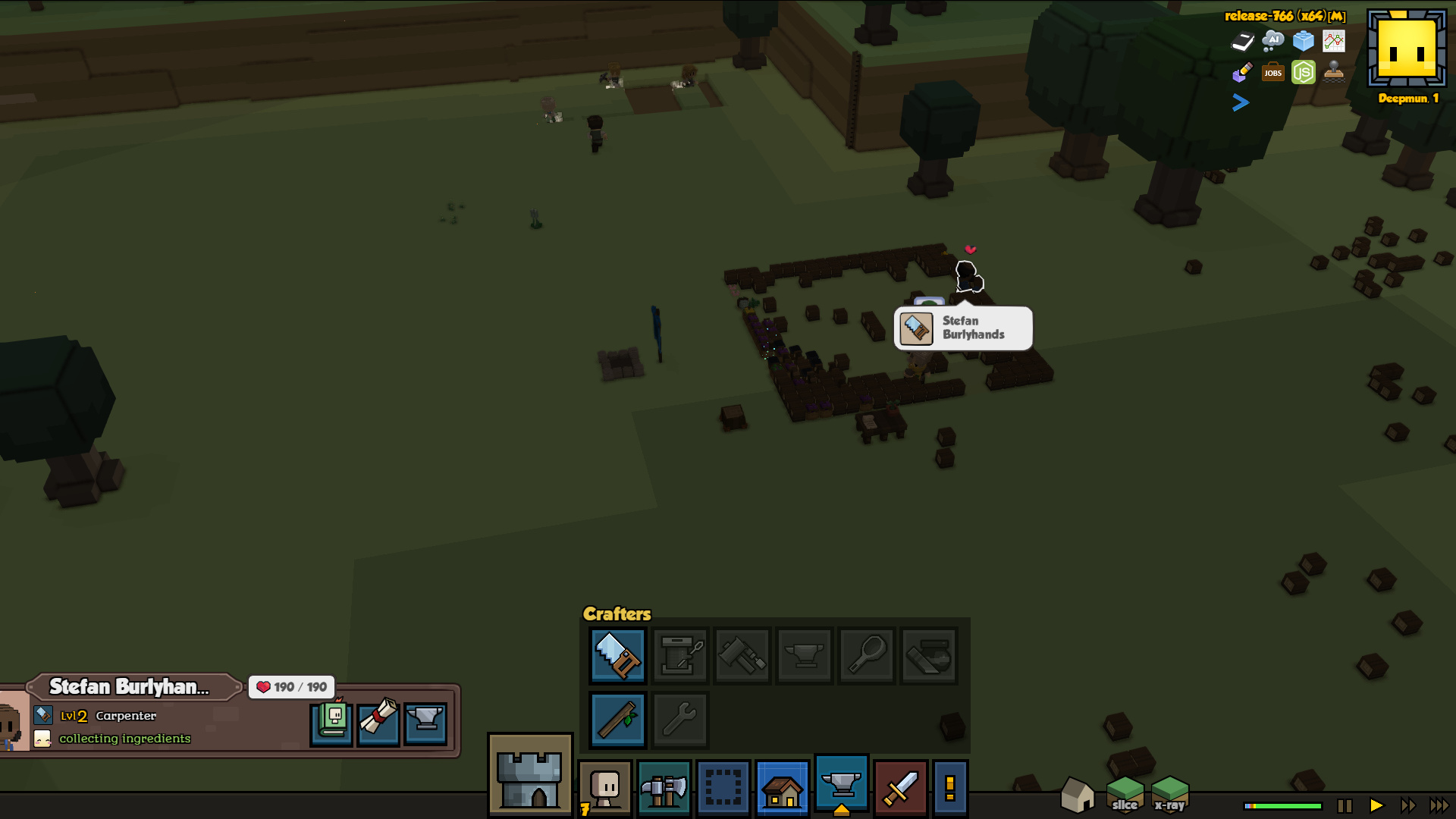Select the wooden stick crafter icon
This screenshot has height=819, width=1456.
point(617,719)
